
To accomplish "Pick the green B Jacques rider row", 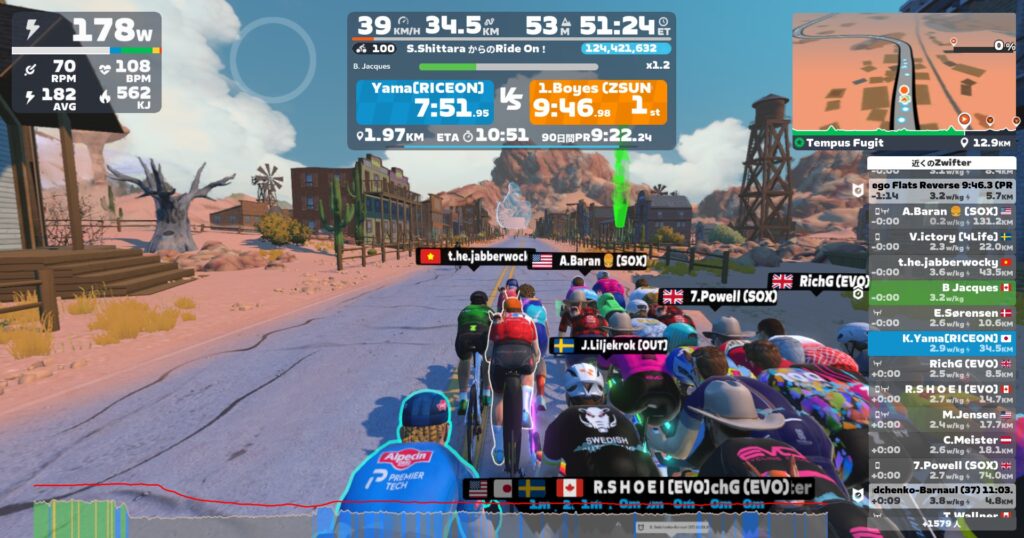I will 941,292.
